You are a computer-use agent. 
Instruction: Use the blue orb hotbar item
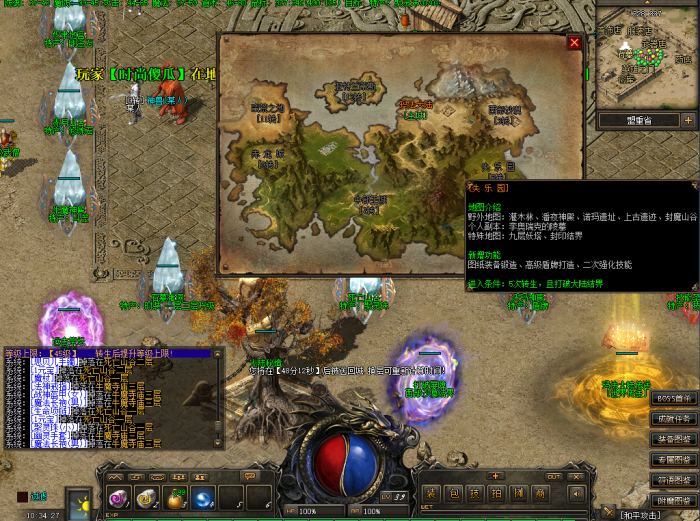[204, 498]
